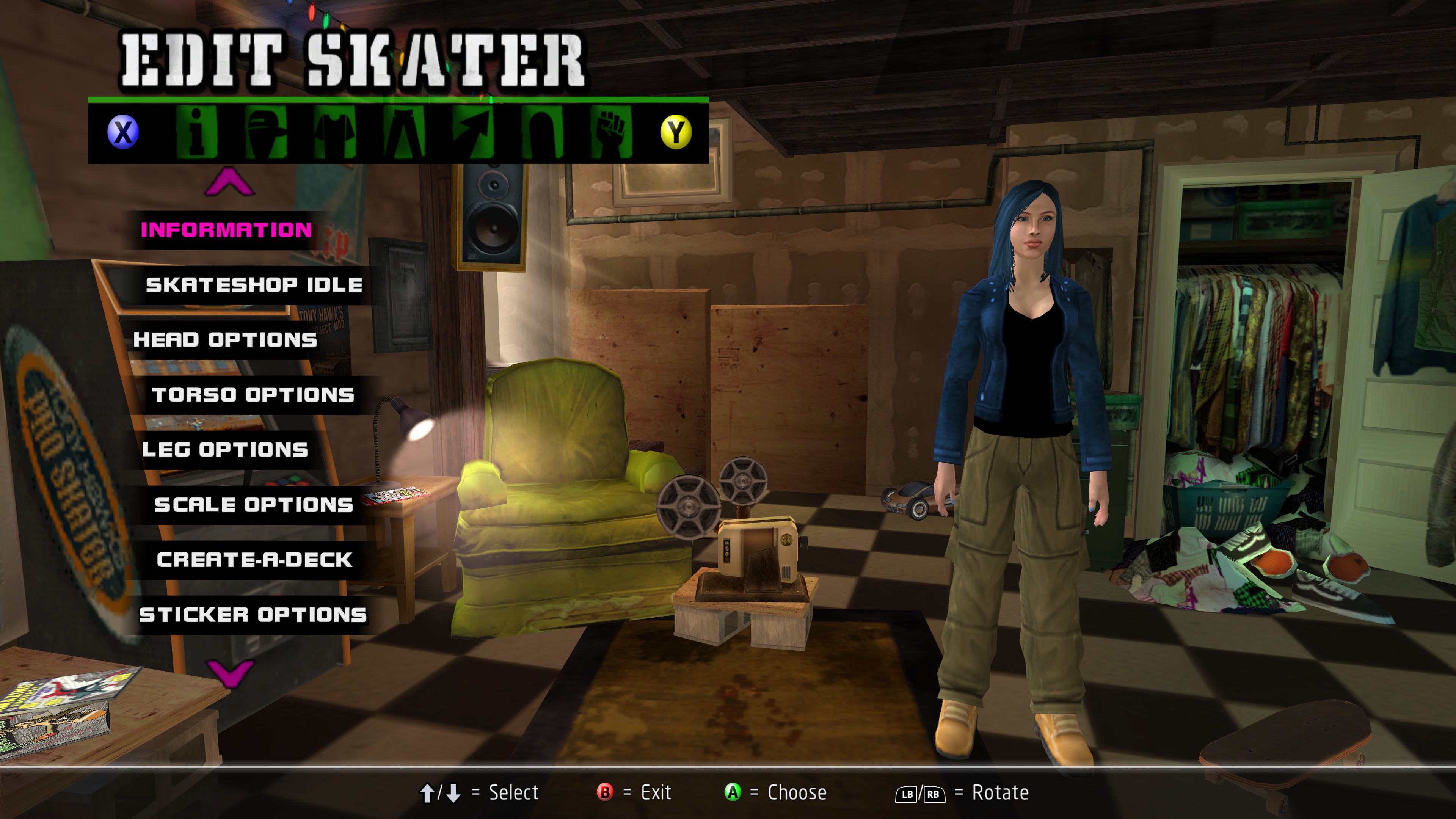Image resolution: width=1456 pixels, height=819 pixels.
Task: Choose Sticker Options
Action: [253, 614]
